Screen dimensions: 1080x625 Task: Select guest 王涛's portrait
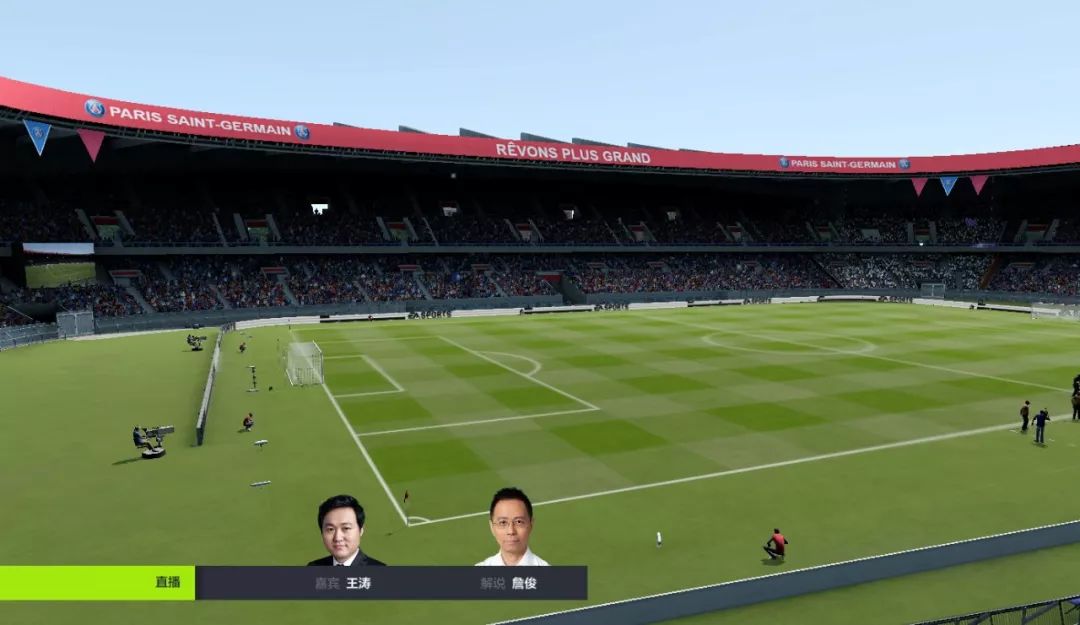(343, 531)
